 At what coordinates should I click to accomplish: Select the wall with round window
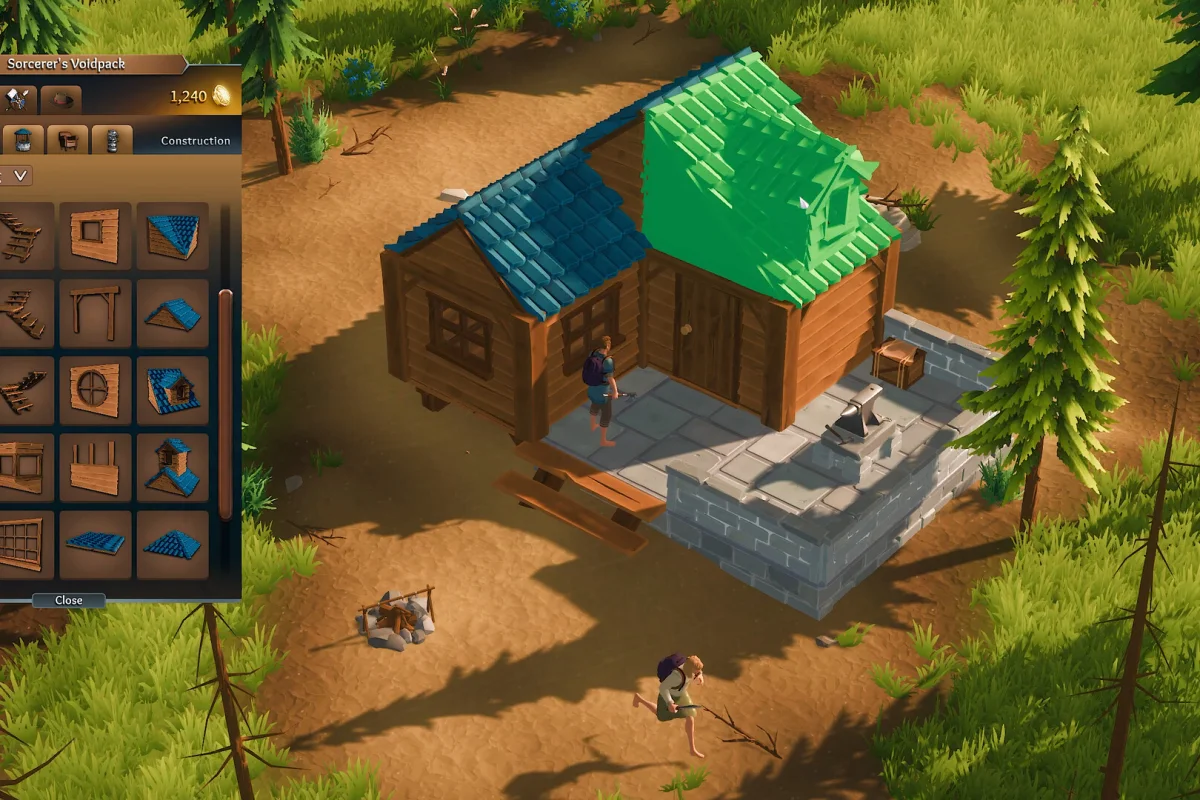coord(95,390)
